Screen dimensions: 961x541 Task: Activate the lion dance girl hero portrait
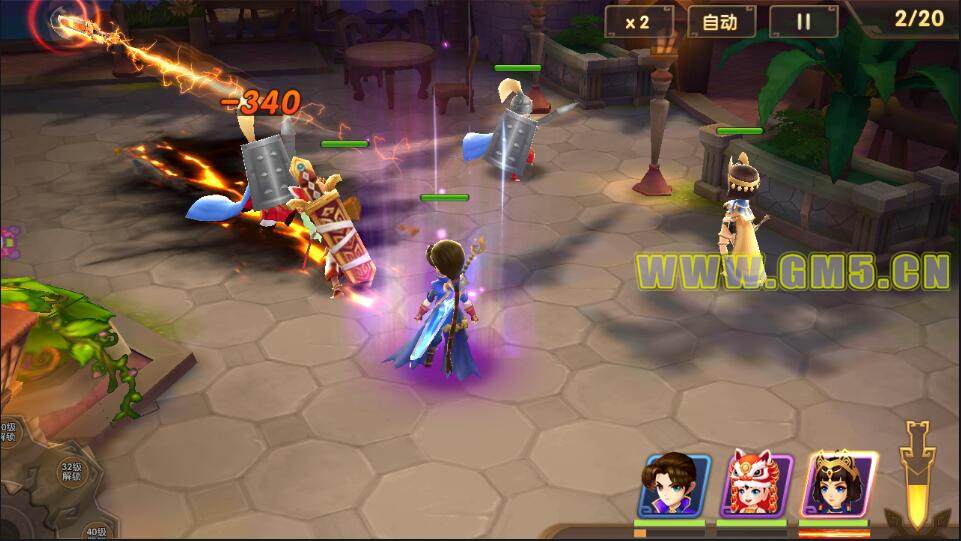point(756,486)
